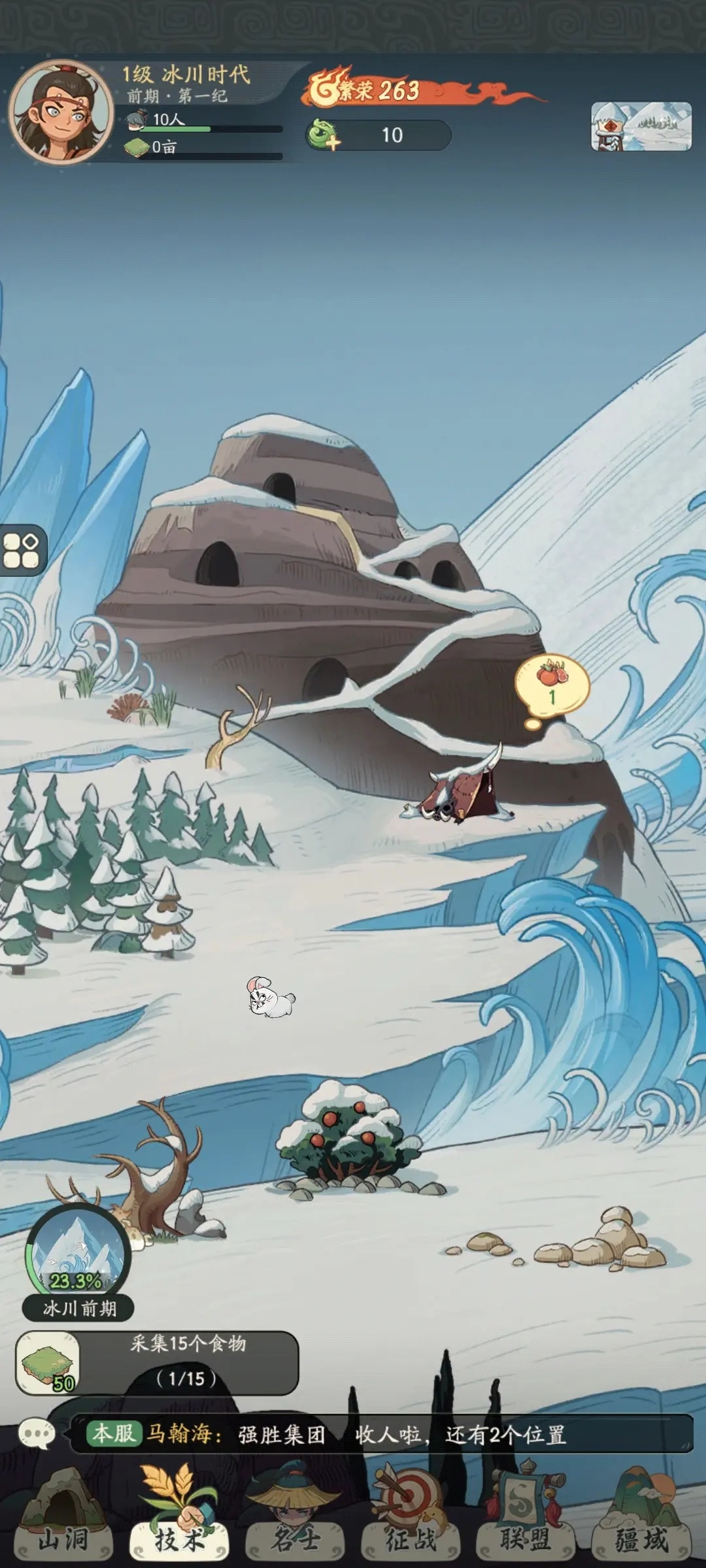Open the player avatar portrait
Screen dimensions: 706x1568
[x=61, y=112]
